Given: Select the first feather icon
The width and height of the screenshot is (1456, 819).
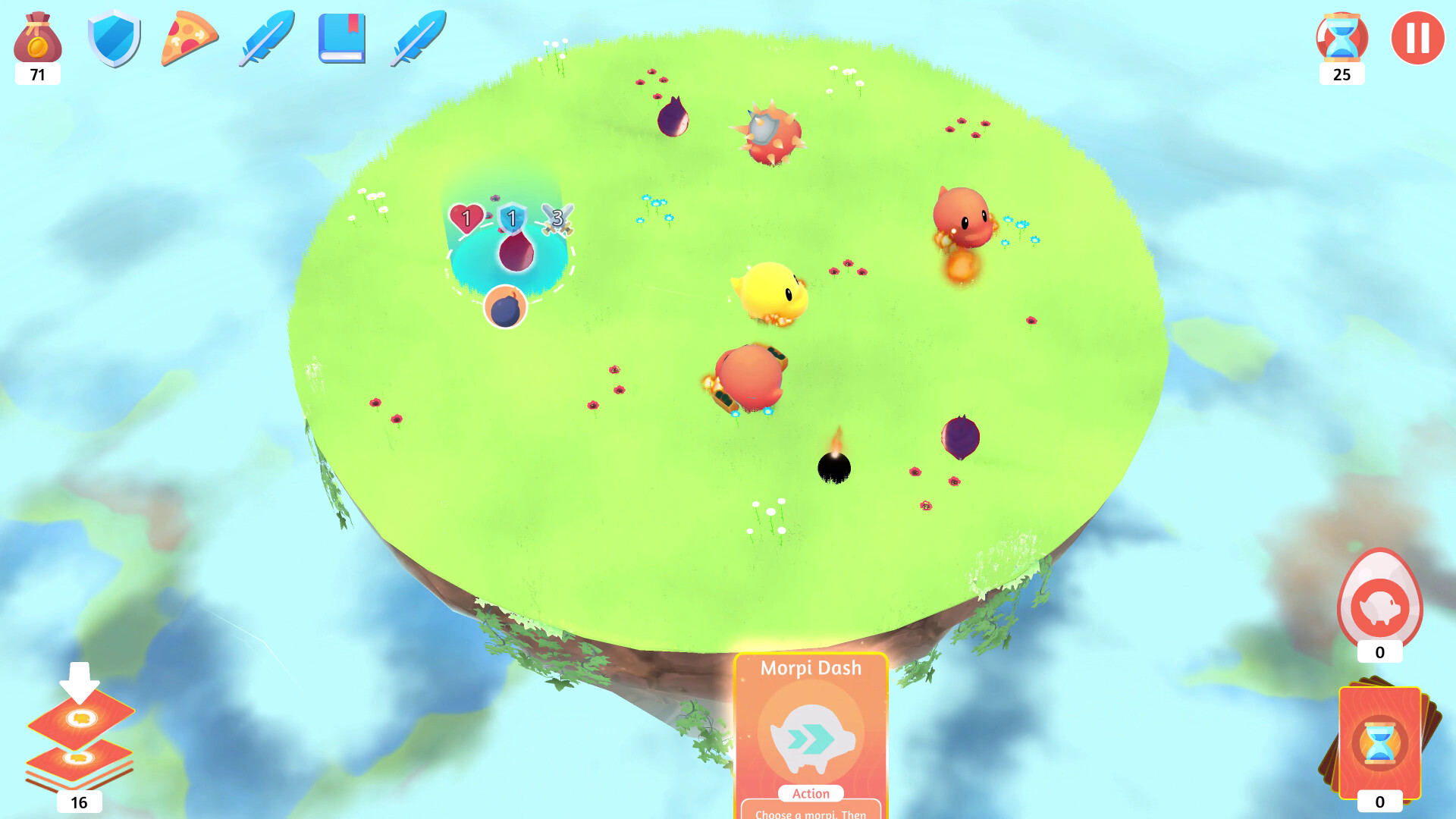Looking at the screenshot, I should click(x=267, y=36).
